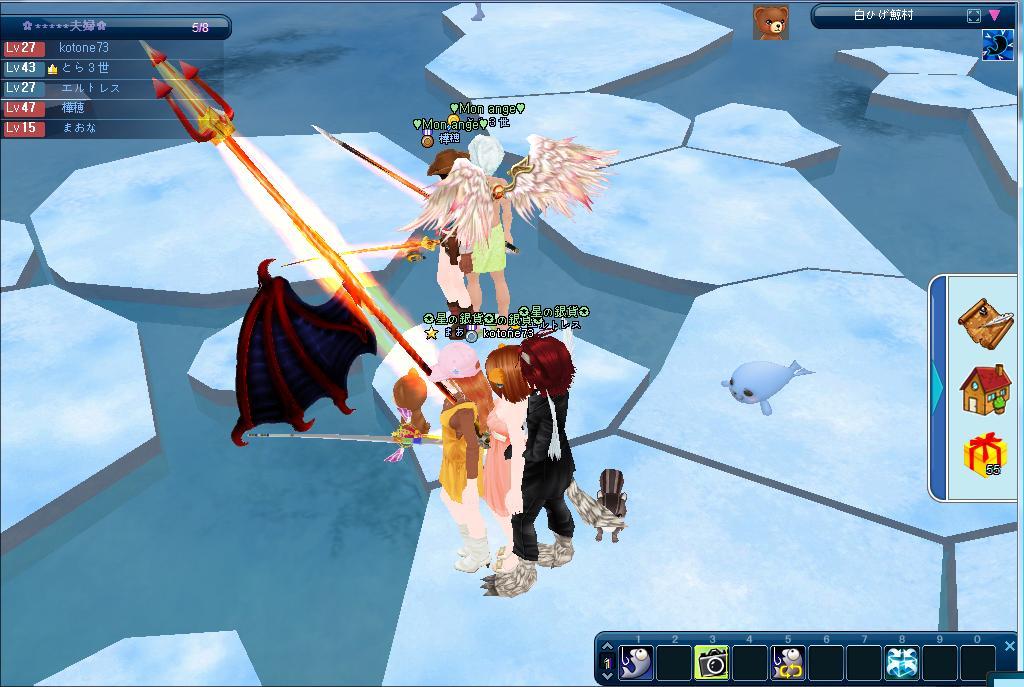Open the pink triangle dropdown by the map name
This screenshot has width=1024, height=687.
tap(994, 16)
